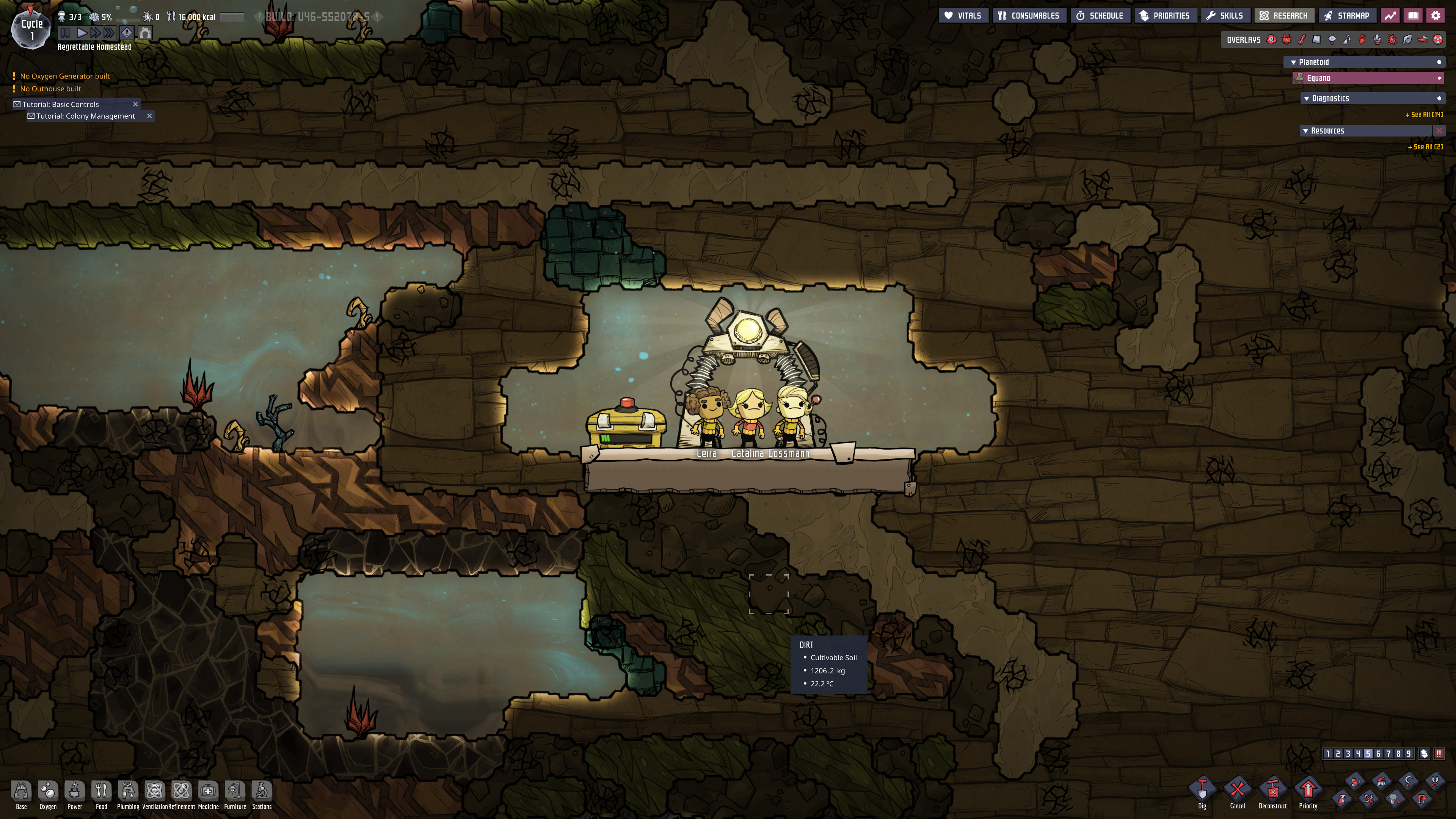The height and width of the screenshot is (819, 1456).
Task: Set priority level to 9
Action: pos(1409,753)
